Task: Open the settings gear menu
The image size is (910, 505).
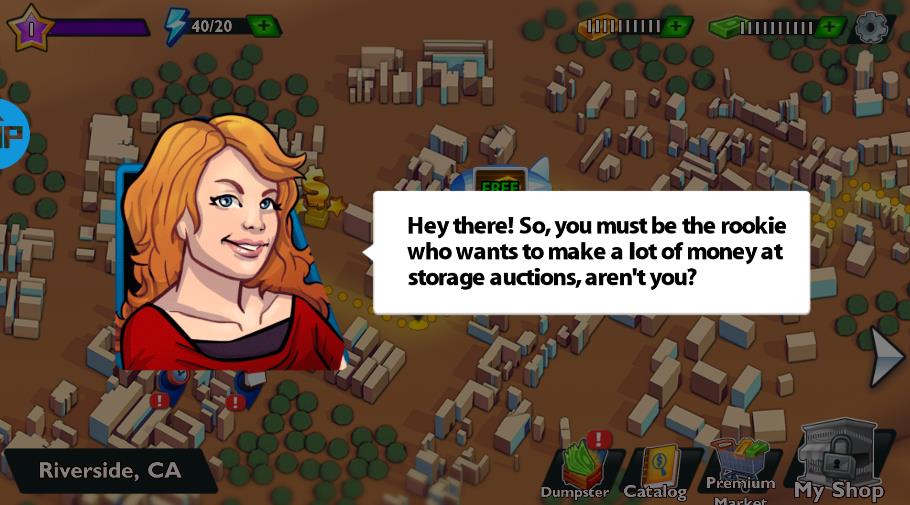Action: [871, 26]
